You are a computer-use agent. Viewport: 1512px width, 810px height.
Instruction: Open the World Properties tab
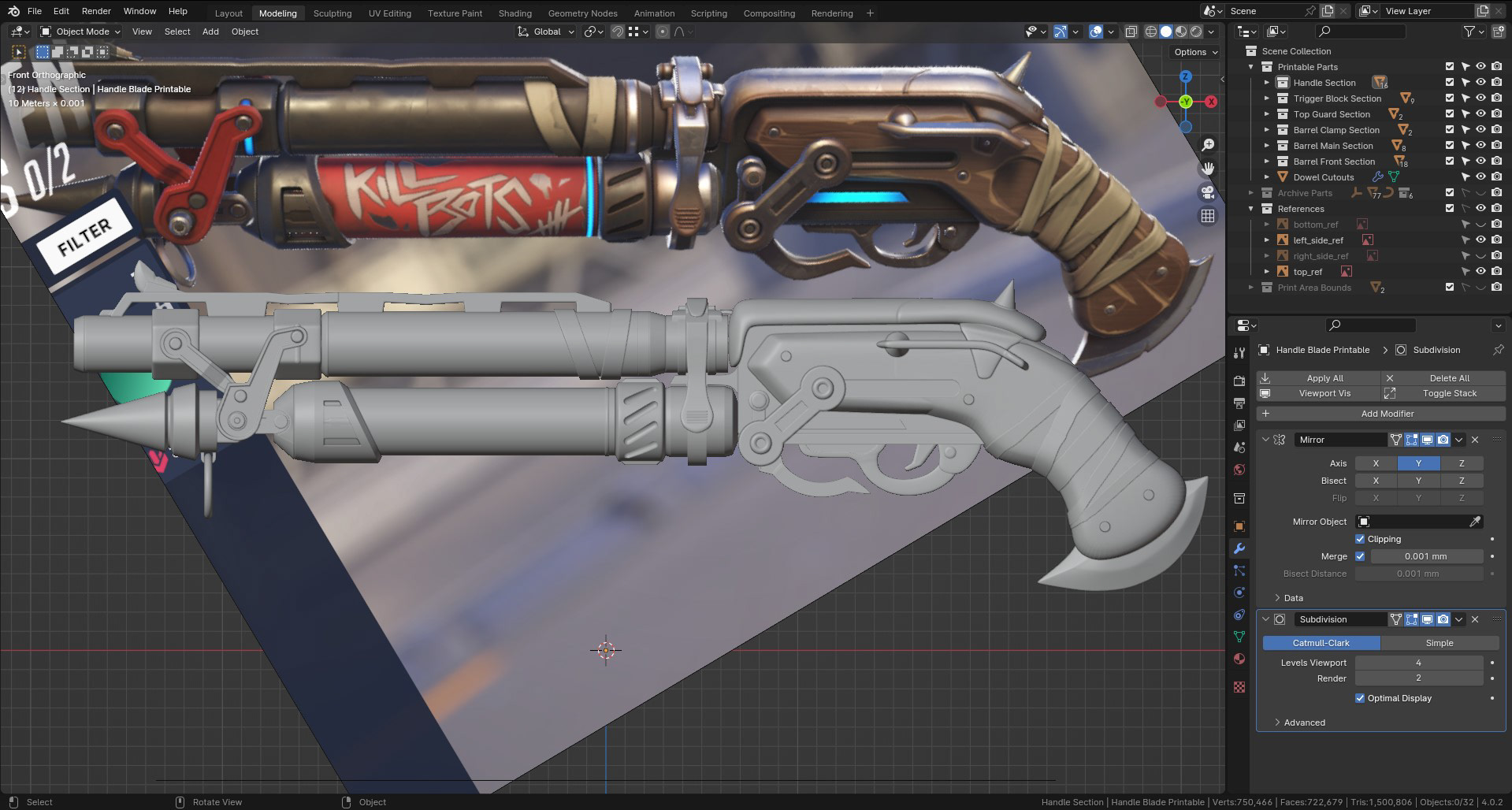click(1239, 467)
